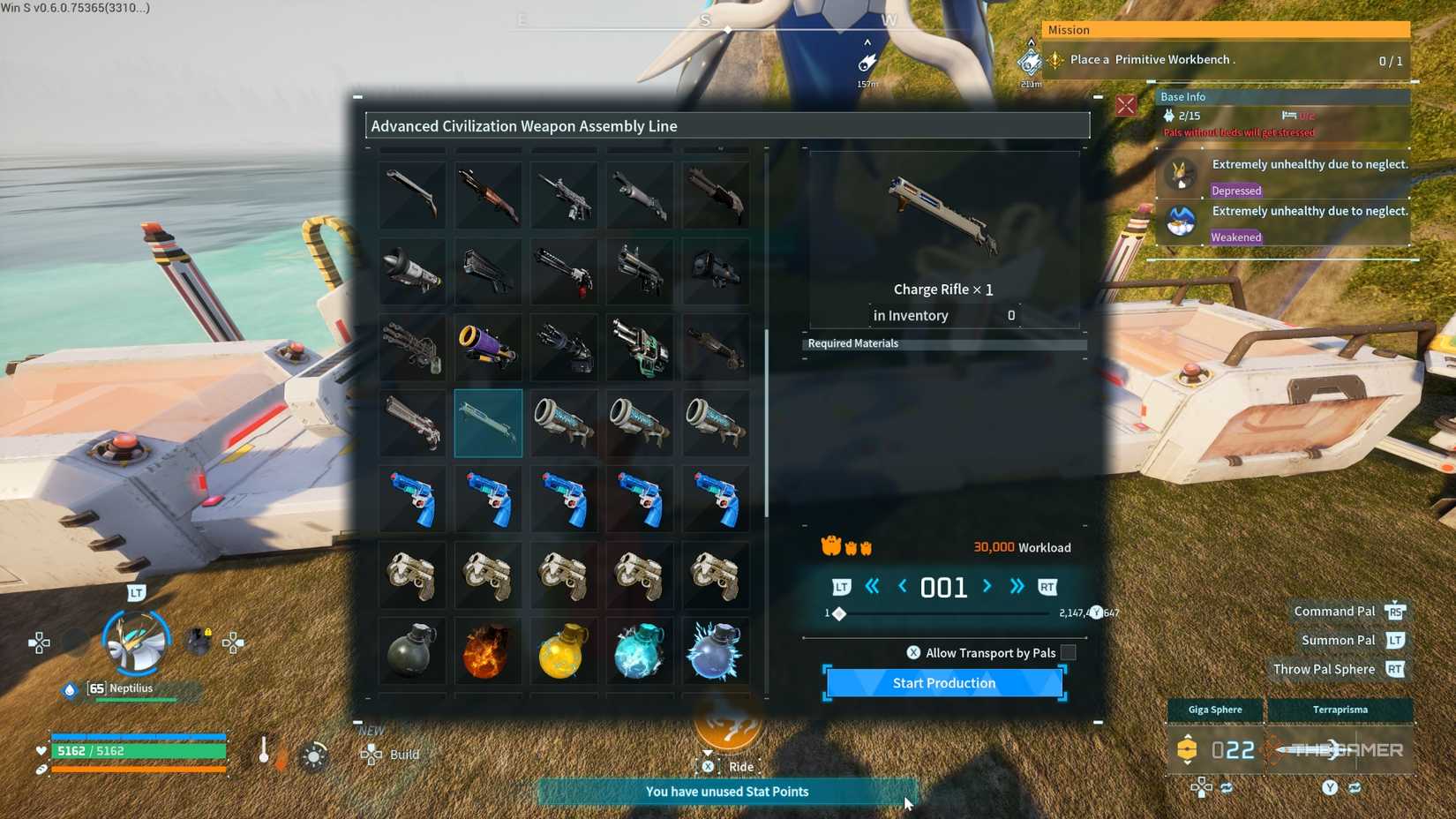This screenshot has height=819, width=1456.
Task: Expand the Required Materials section
Action: (944, 343)
